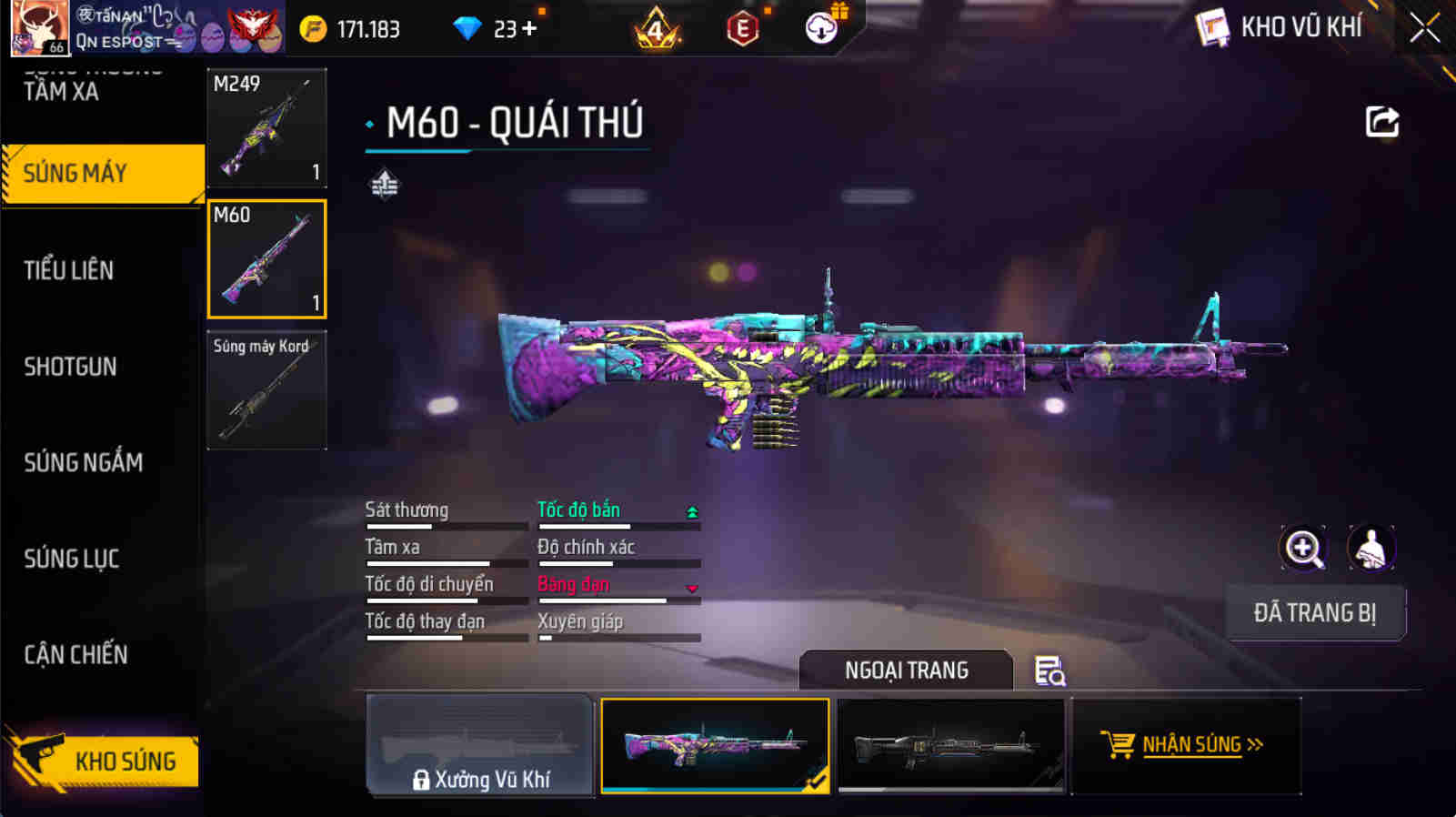The height and width of the screenshot is (817, 1456).
Task: Zoom in with the magnifier icon
Action: point(1303,549)
